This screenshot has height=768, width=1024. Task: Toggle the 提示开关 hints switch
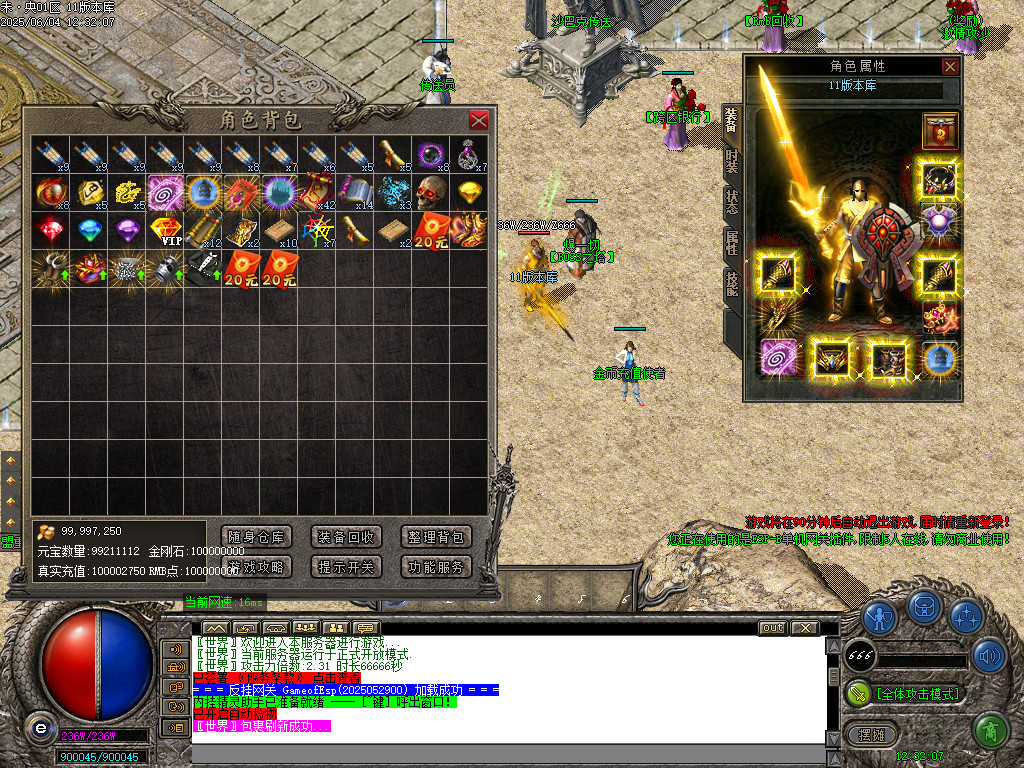[346, 567]
